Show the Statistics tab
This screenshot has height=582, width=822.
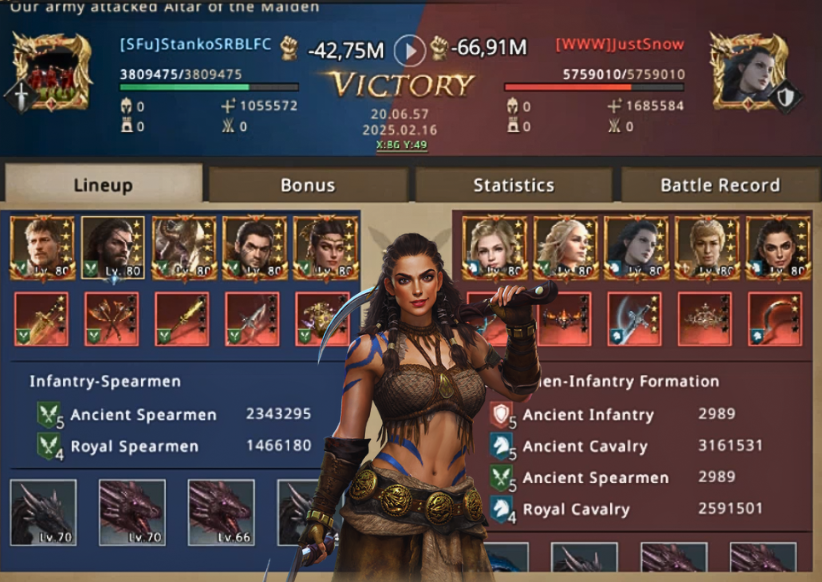click(514, 185)
